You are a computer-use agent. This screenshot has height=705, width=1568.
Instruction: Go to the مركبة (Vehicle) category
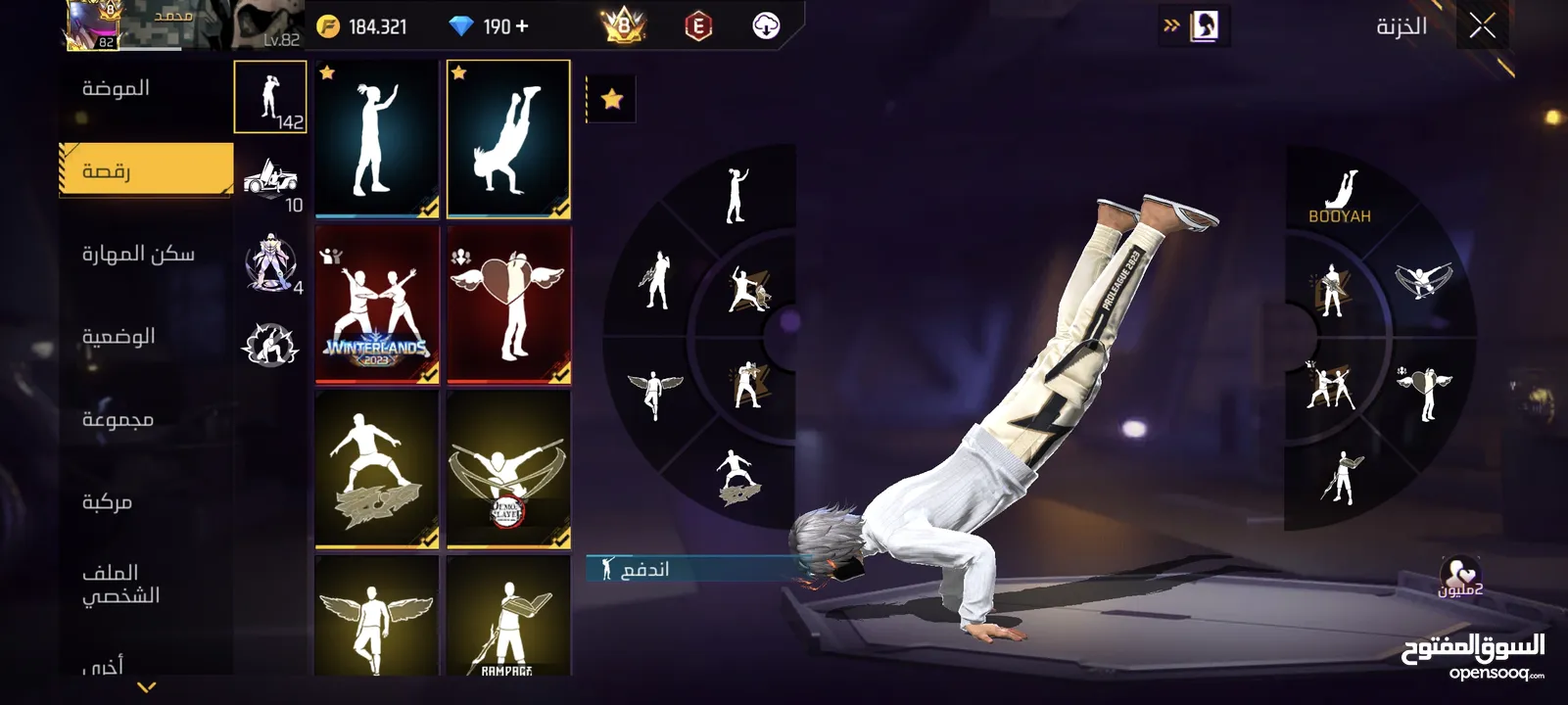pos(107,501)
